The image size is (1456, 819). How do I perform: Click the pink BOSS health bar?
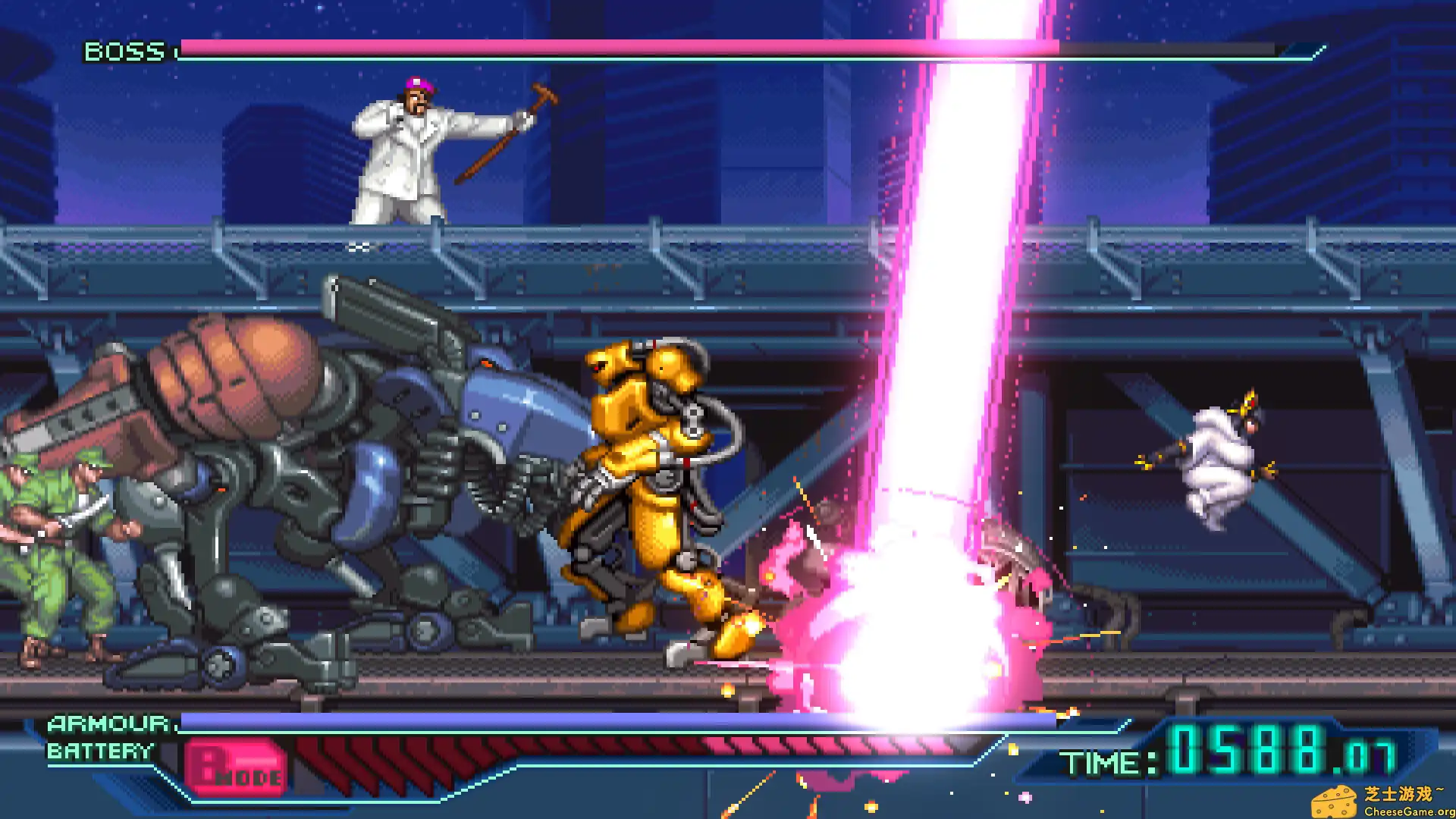point(607,49)
